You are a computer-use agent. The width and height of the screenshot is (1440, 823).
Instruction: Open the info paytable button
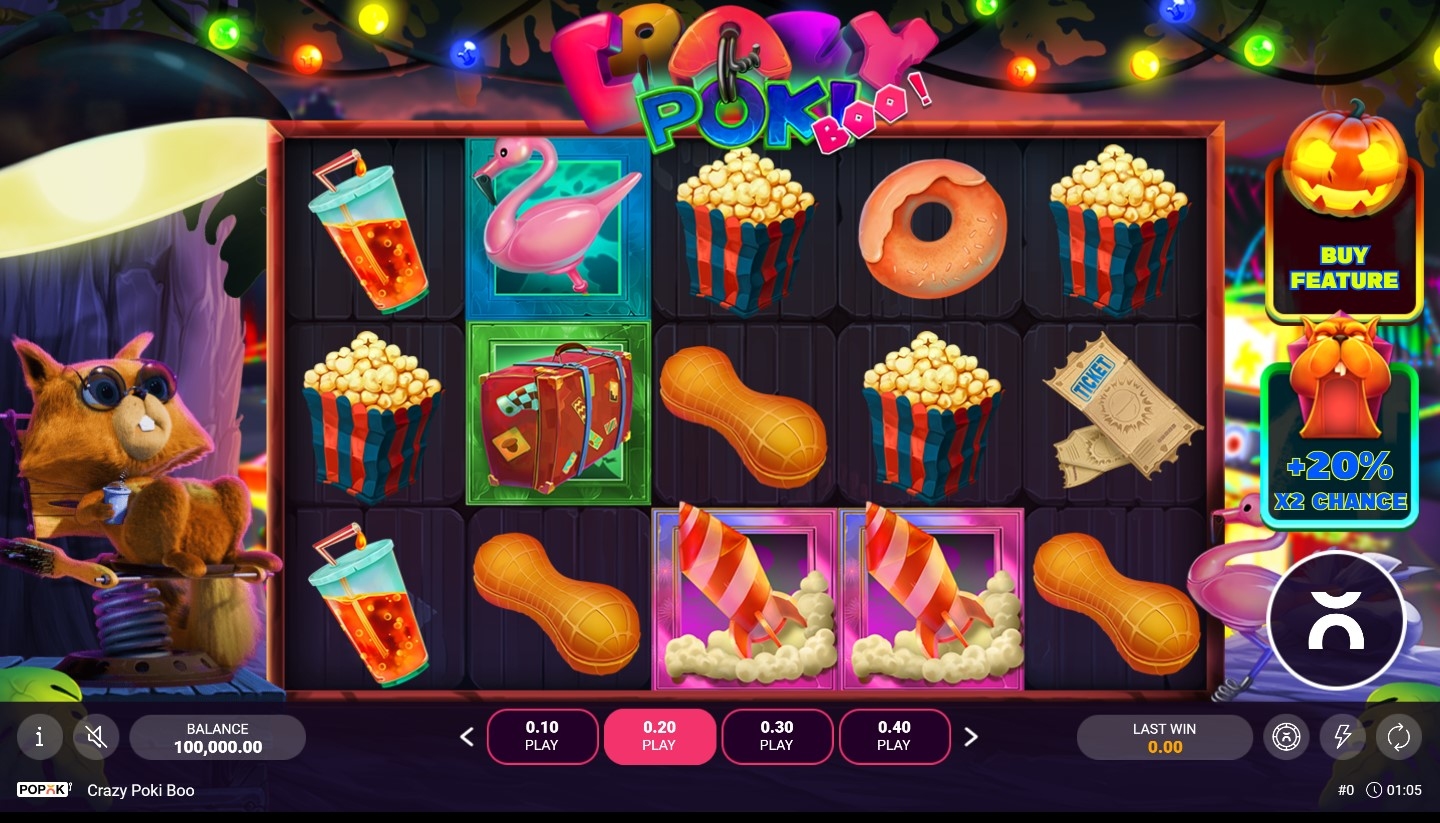pos(40,738)
